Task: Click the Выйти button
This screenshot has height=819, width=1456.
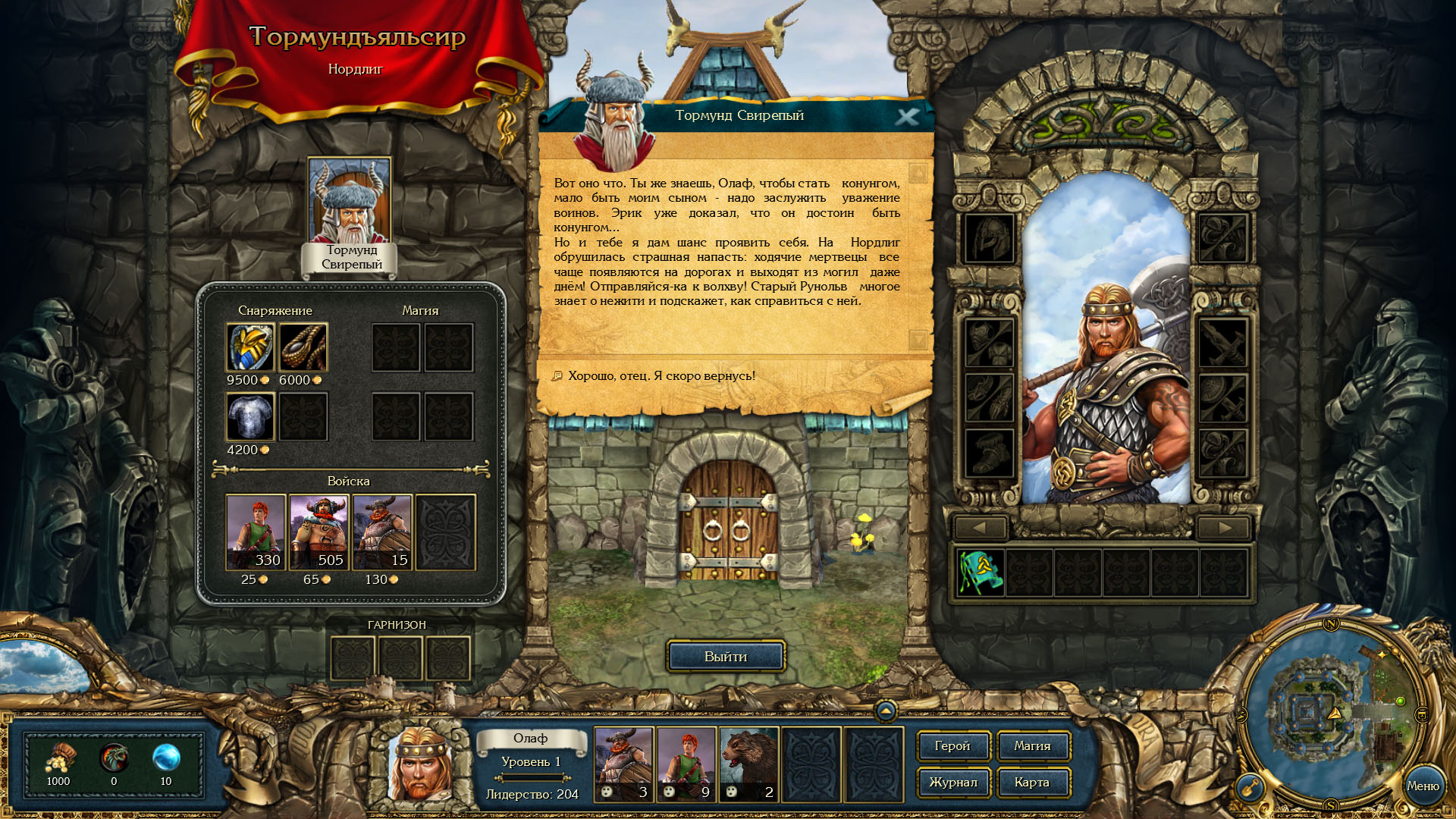Action: [725, 657]
